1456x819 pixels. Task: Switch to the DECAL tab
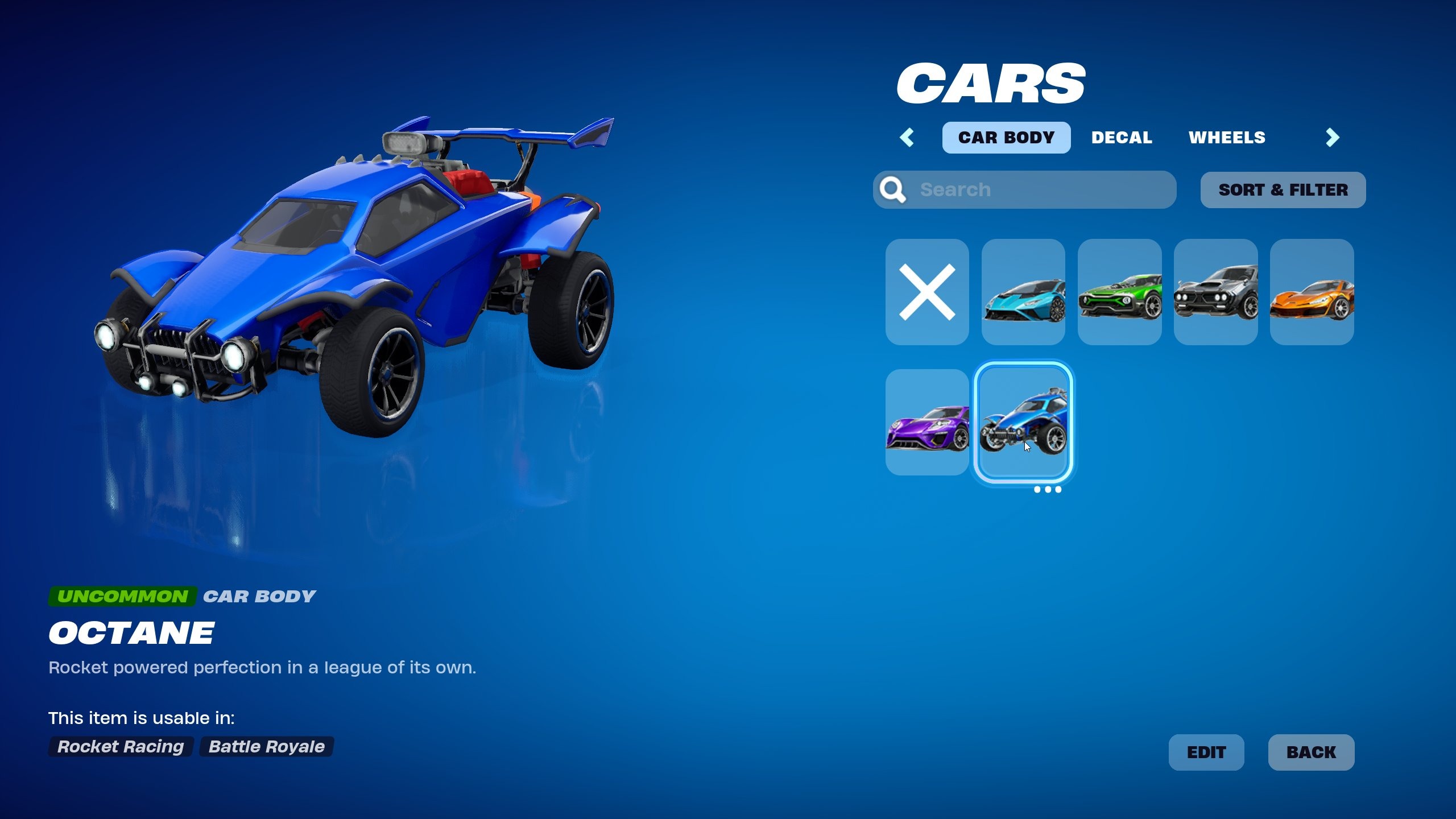[1121, 137]
